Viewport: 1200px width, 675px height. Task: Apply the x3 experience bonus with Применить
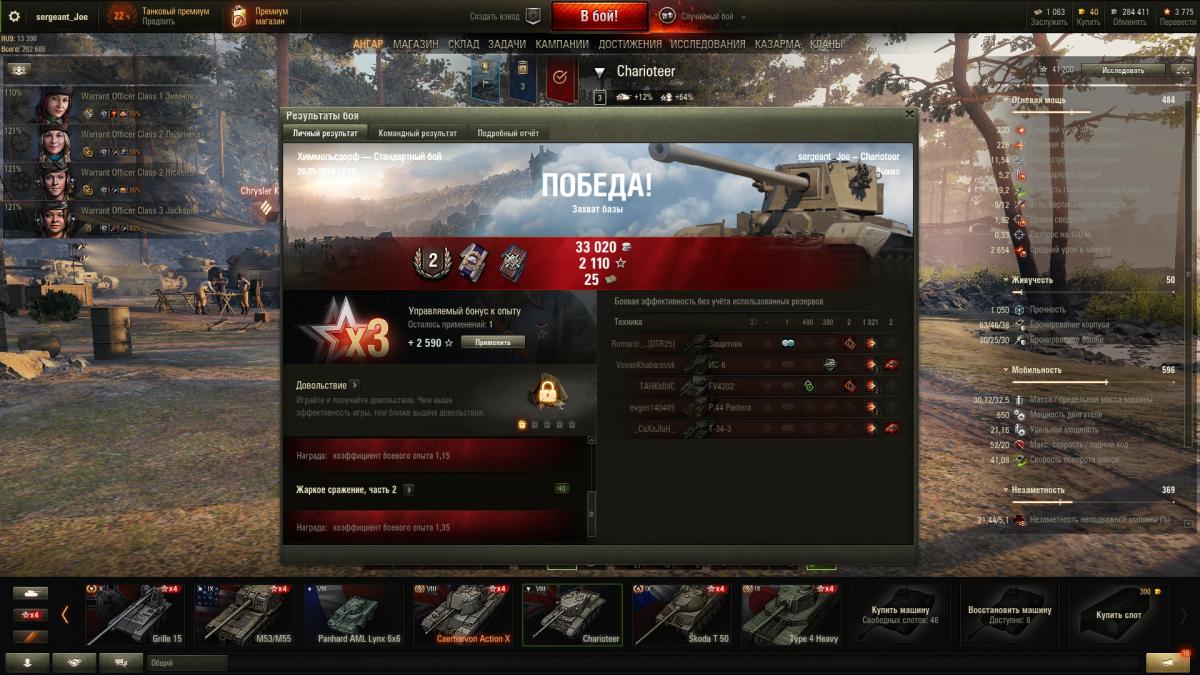493,342
